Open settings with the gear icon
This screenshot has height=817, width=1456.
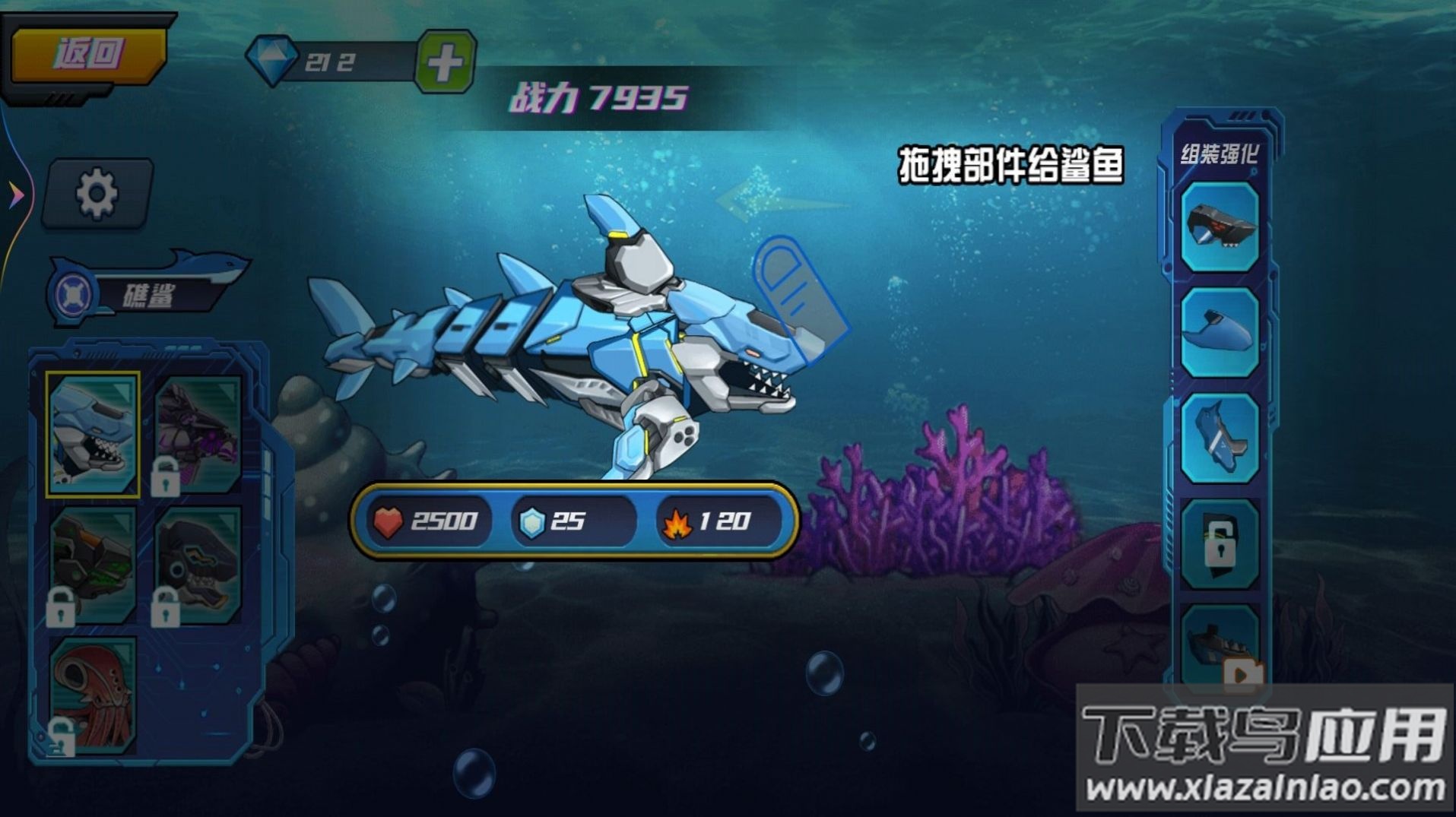(97, 192)
